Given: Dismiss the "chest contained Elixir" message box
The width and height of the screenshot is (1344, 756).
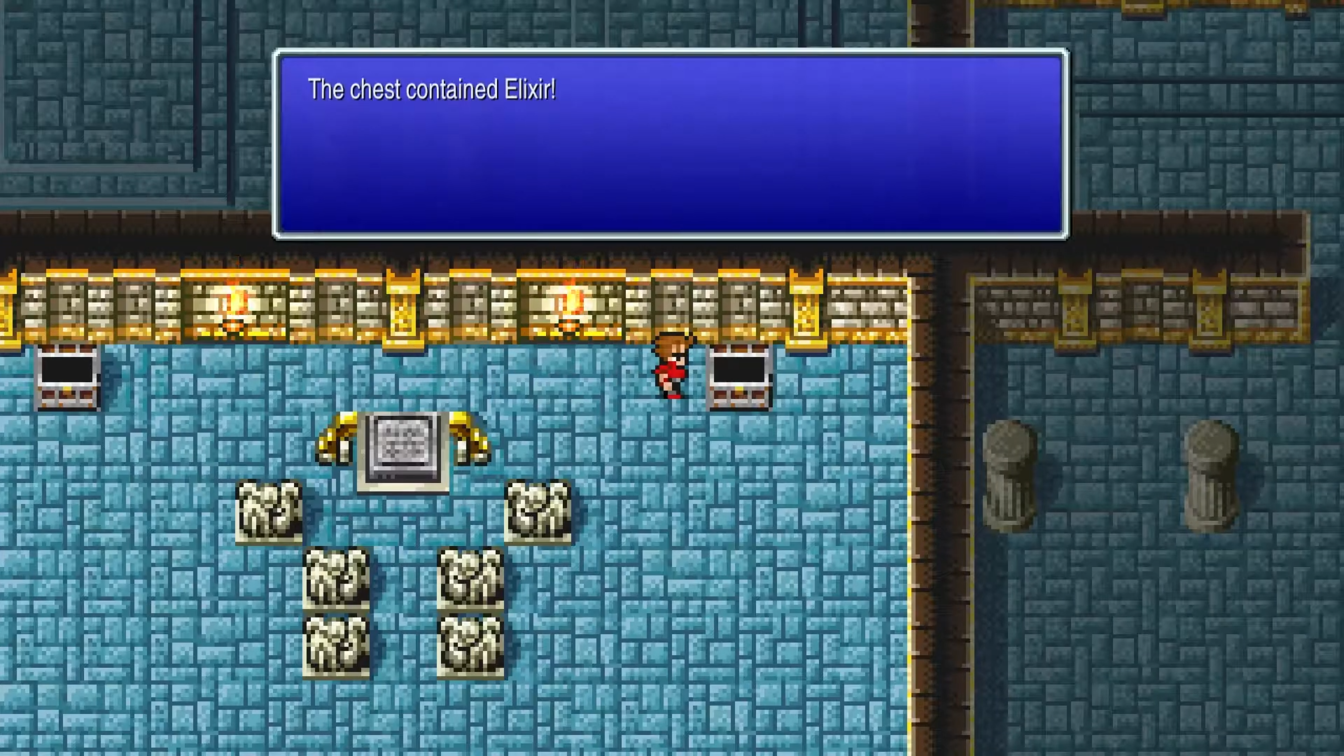Looking at the screenshot, I should (x=670, y=145).
